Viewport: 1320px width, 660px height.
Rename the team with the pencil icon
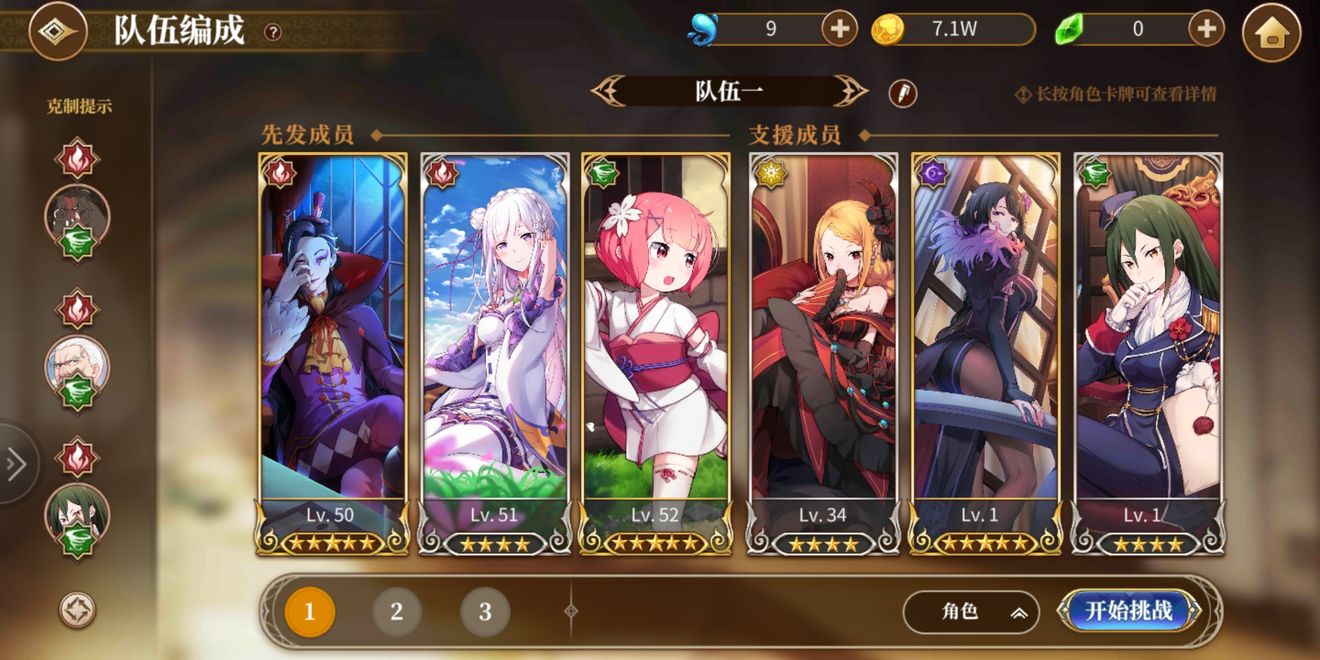[903, 93]
